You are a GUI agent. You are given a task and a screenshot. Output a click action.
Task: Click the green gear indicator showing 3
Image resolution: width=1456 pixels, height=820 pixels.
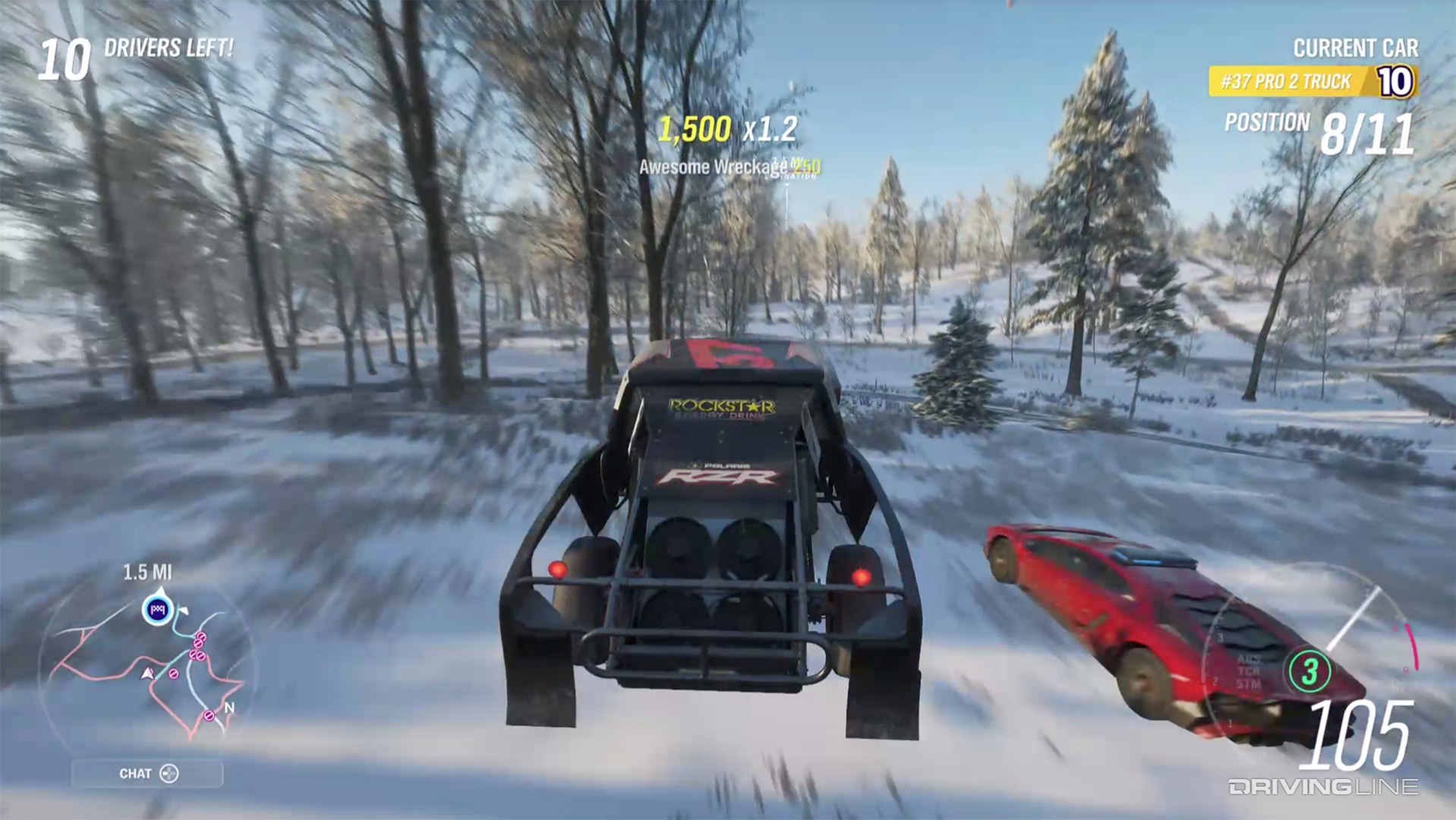tap(1309, 672)
